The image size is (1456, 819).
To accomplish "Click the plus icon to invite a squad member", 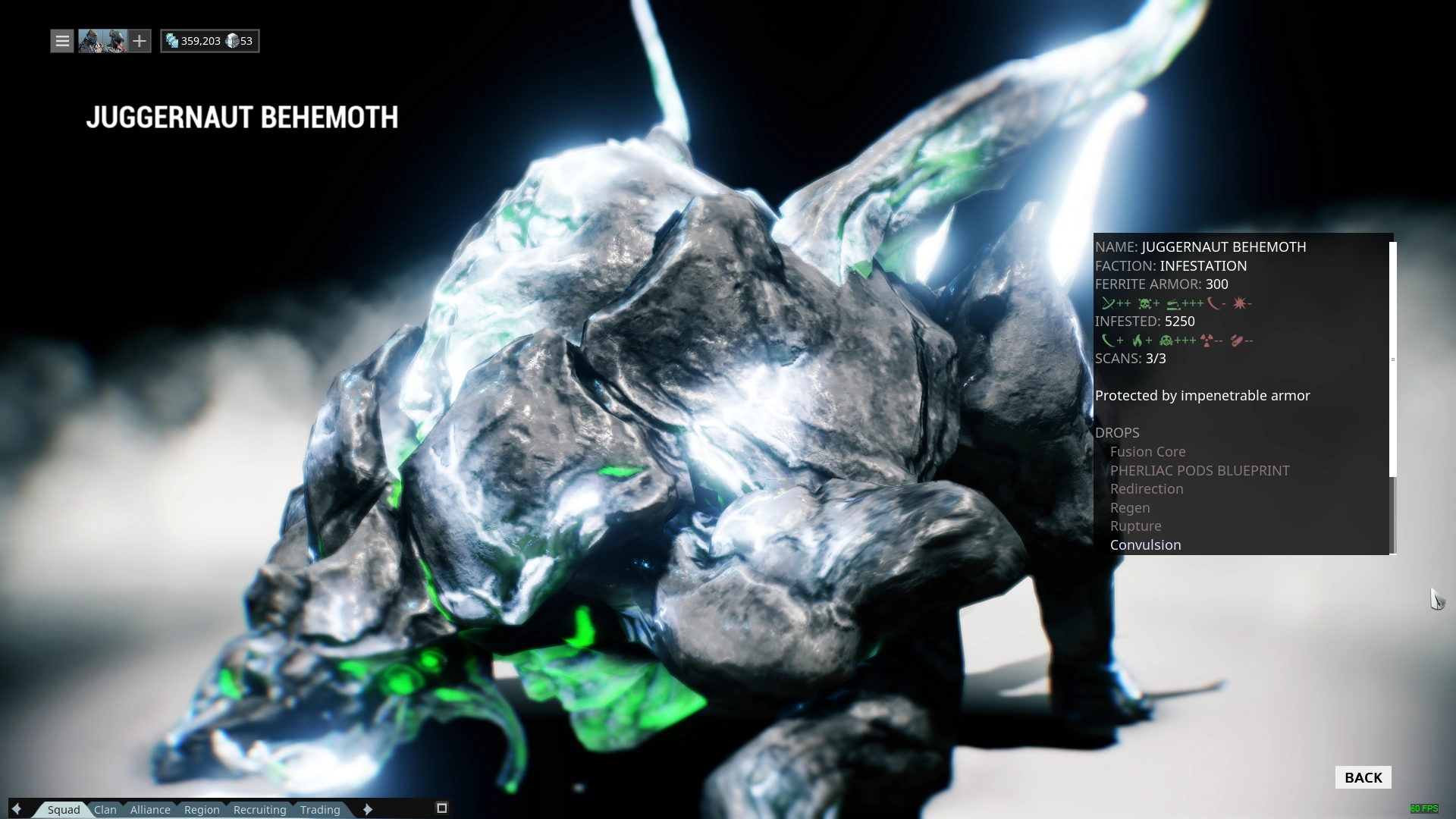I will (x=140, y=41).
